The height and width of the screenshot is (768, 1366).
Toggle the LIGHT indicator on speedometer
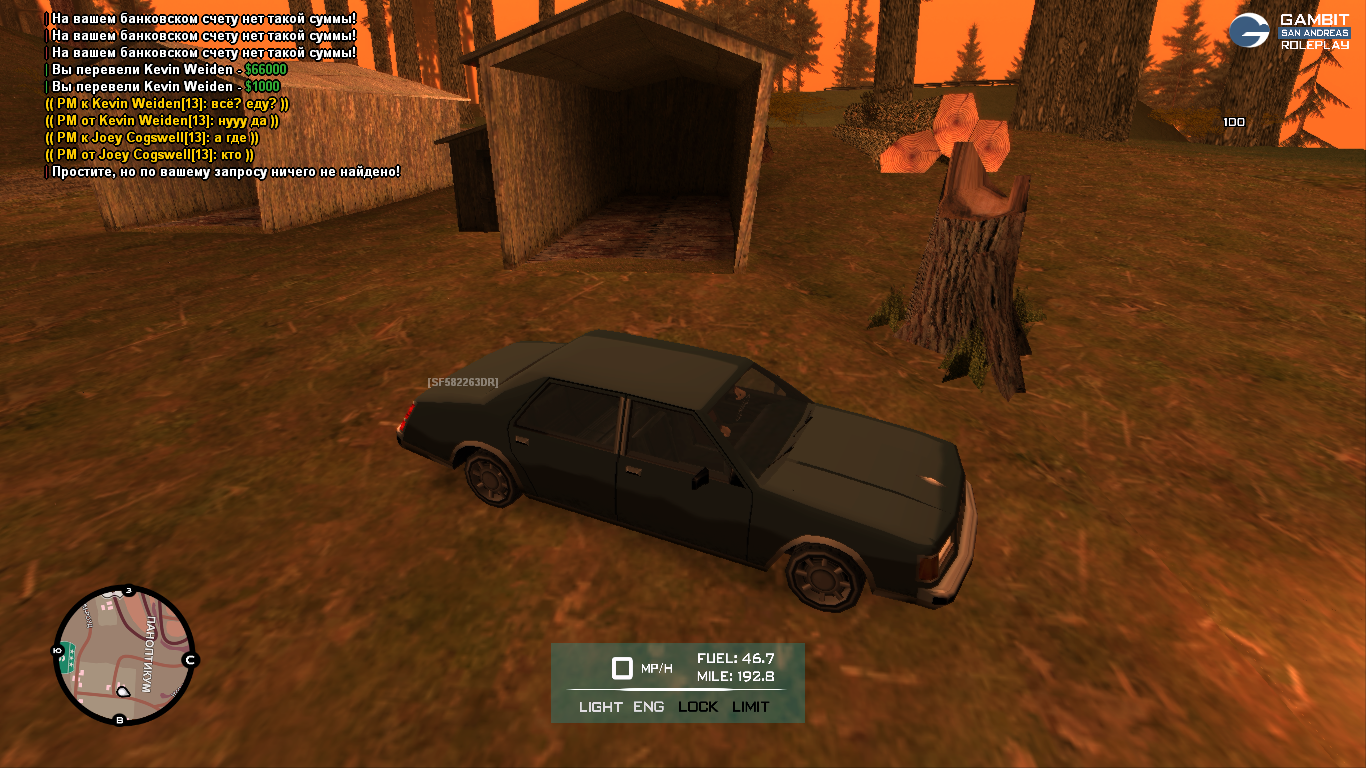[x=600, y=707]
